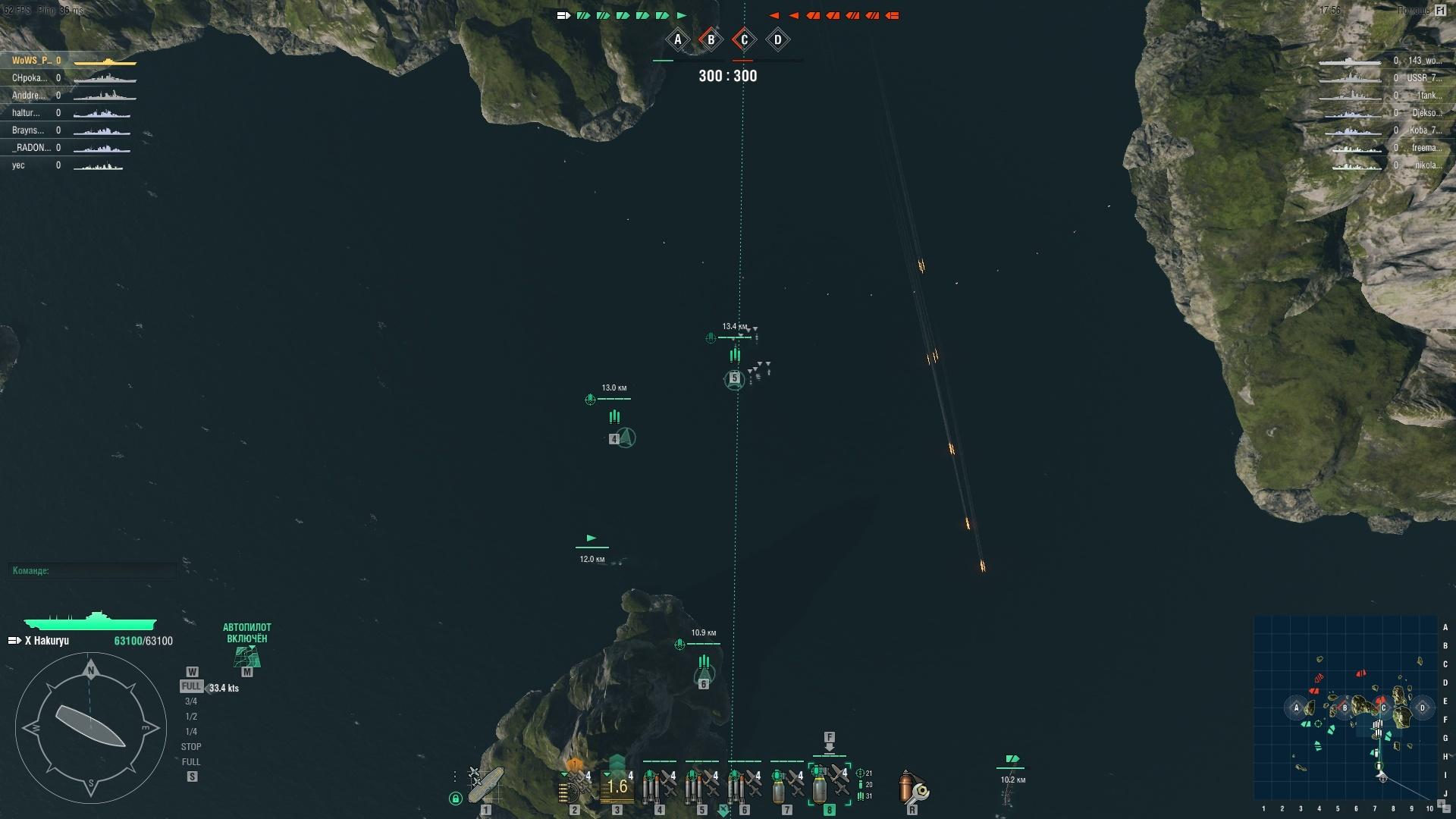The image size is (1456, 819).
Task: Set engine telegraph to STOP
Action: [191, 747]
